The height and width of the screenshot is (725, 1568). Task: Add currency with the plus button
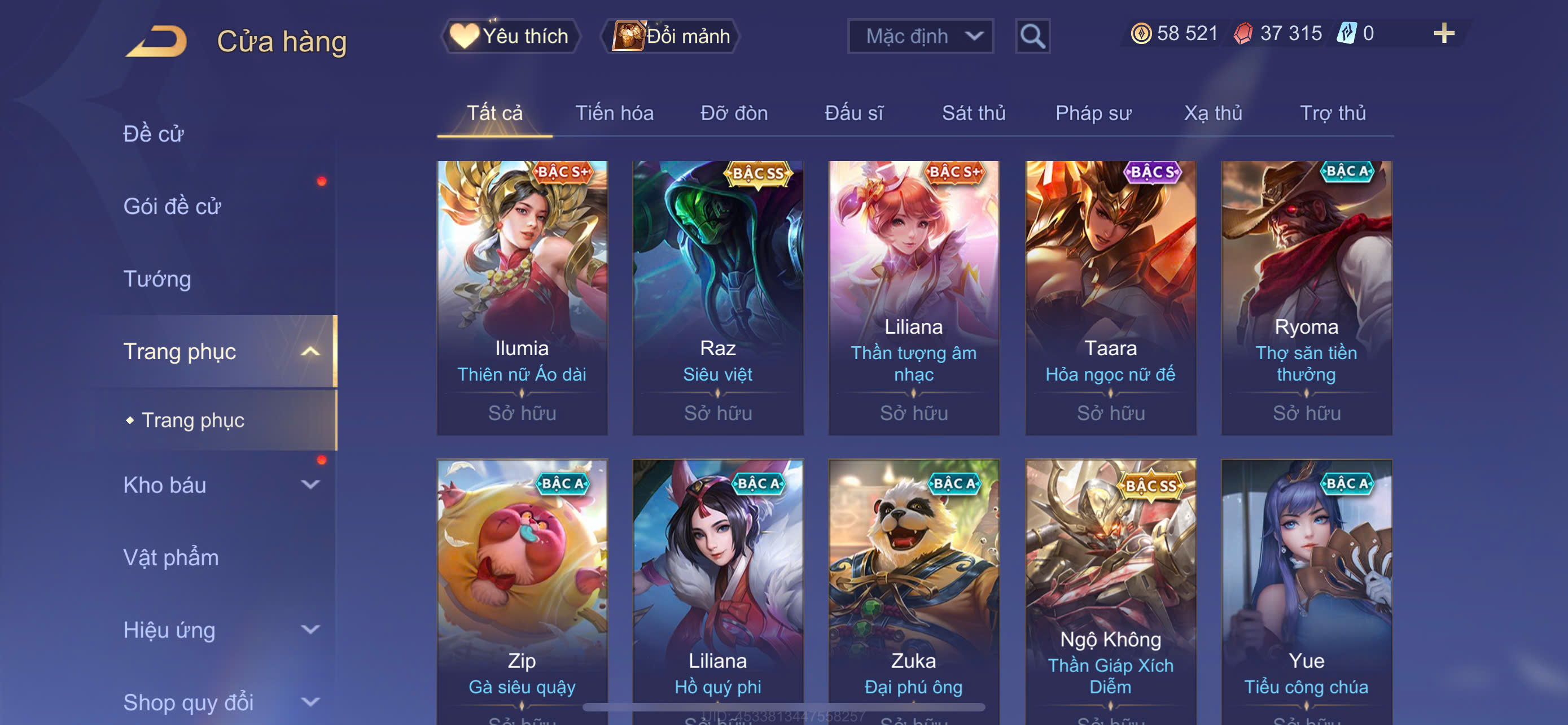pos(1443,33)
